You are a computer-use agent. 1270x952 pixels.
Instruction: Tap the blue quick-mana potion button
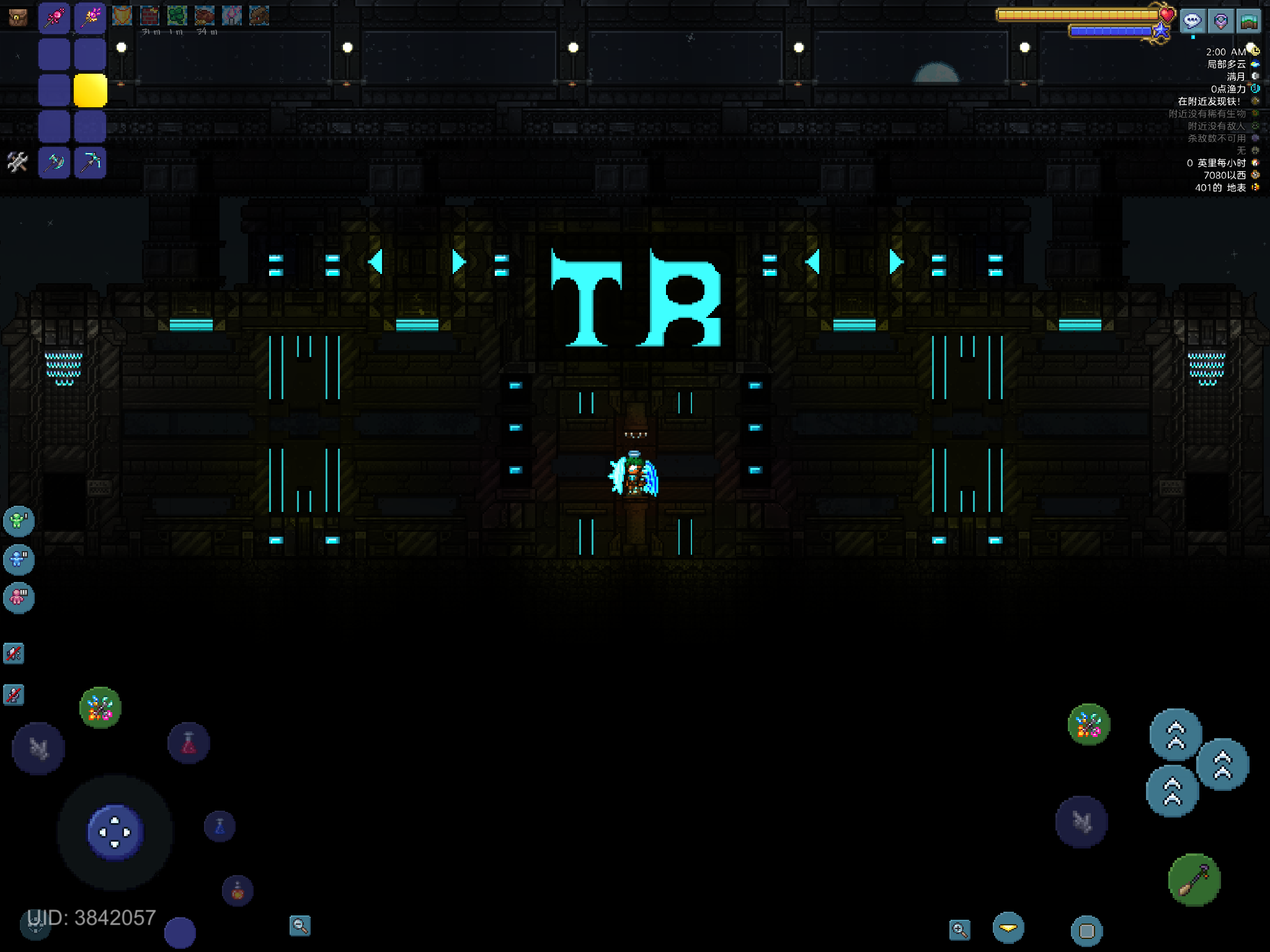[218, 825]
